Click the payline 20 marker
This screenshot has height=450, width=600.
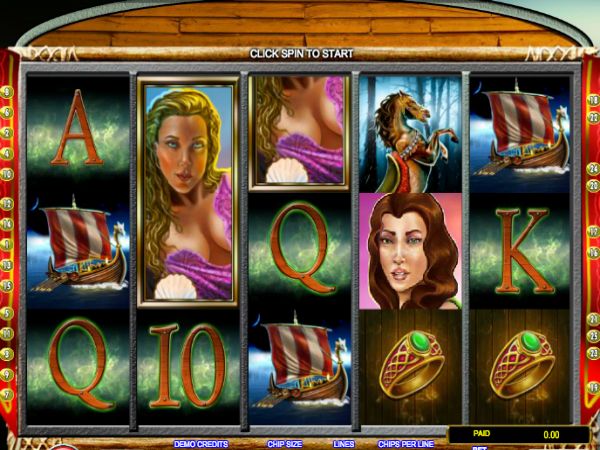pyautogui.click(x=592, y=186)
